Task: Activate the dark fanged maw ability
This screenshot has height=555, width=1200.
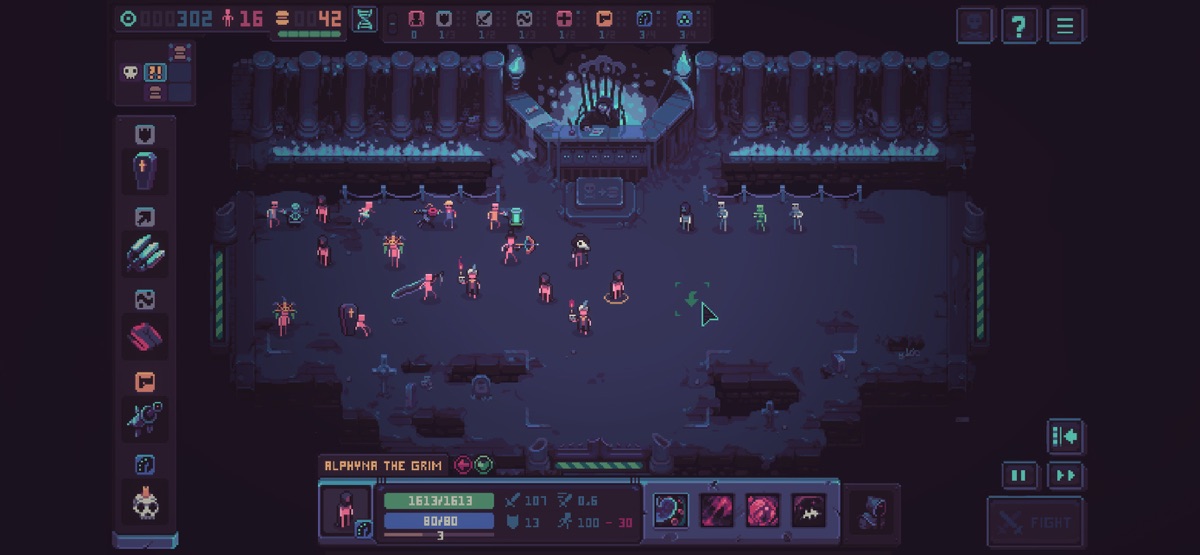Action: 809,510
